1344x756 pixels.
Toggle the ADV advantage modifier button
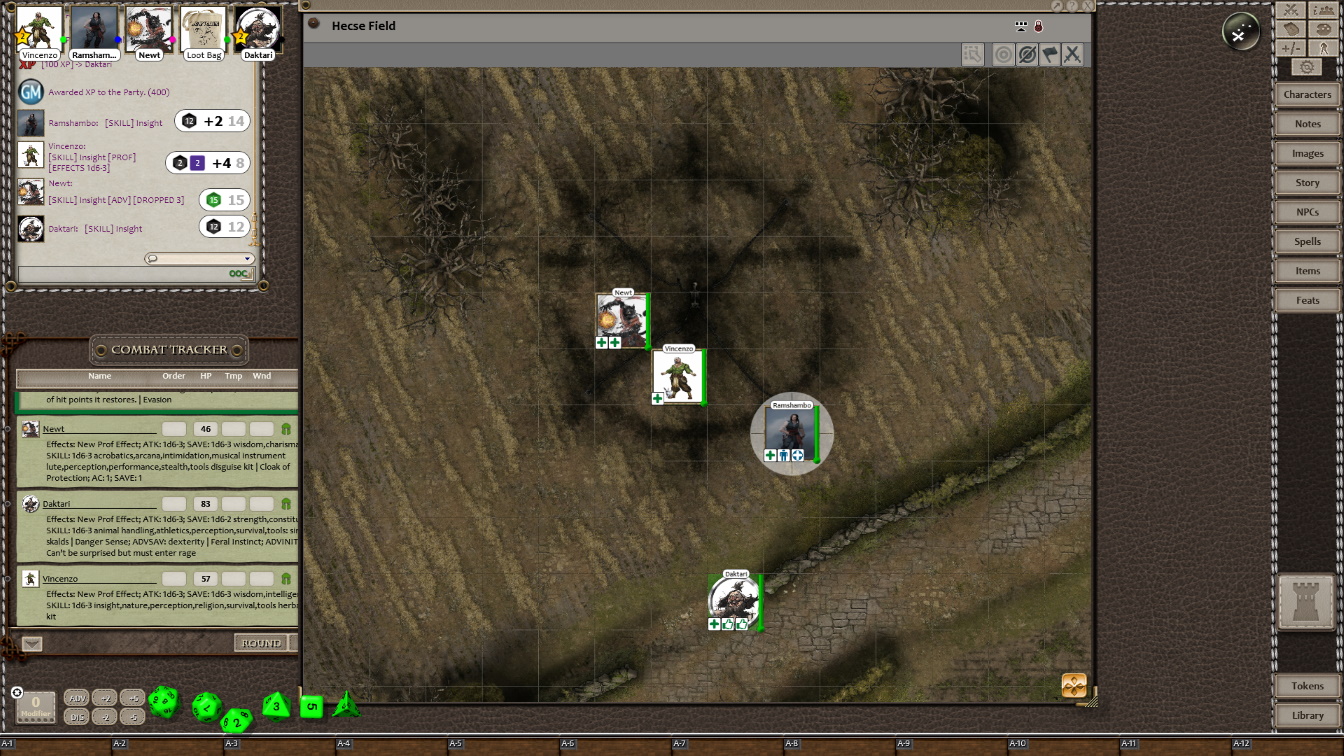pyautogui.click(x=77, y=698)
